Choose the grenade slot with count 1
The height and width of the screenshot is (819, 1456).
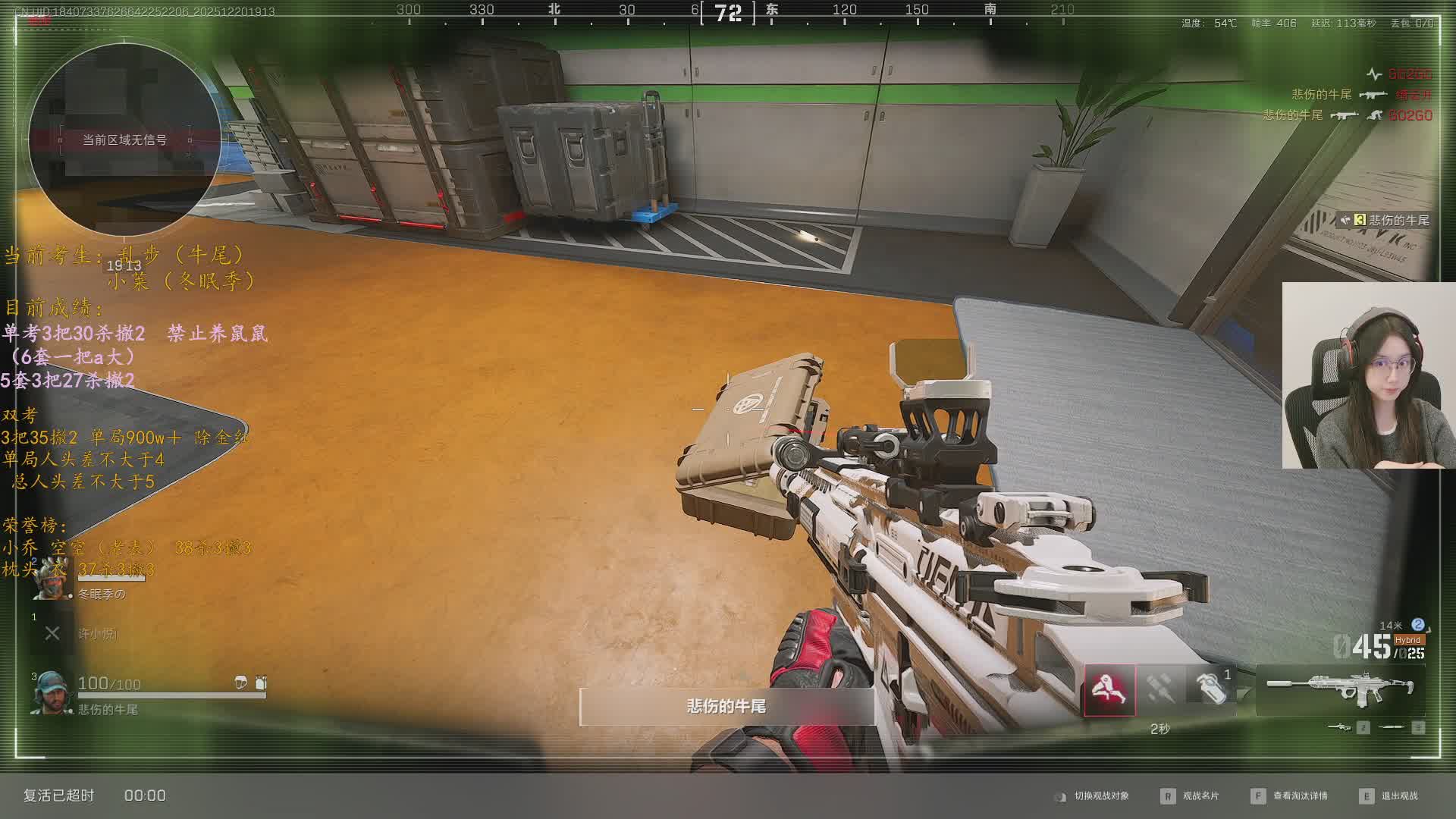click(1212, 689)
